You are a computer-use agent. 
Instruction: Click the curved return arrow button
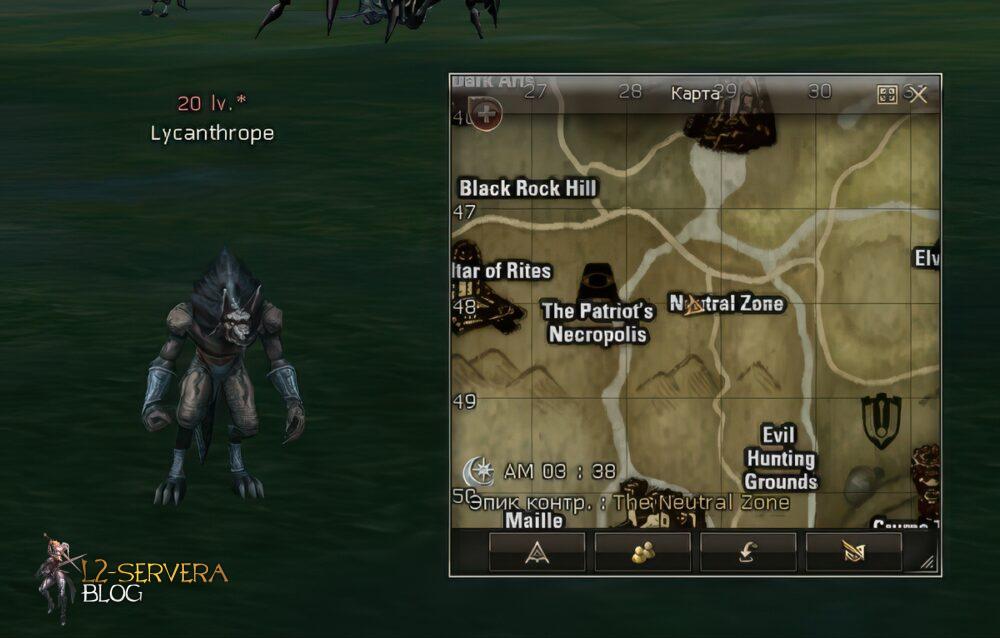748,551
